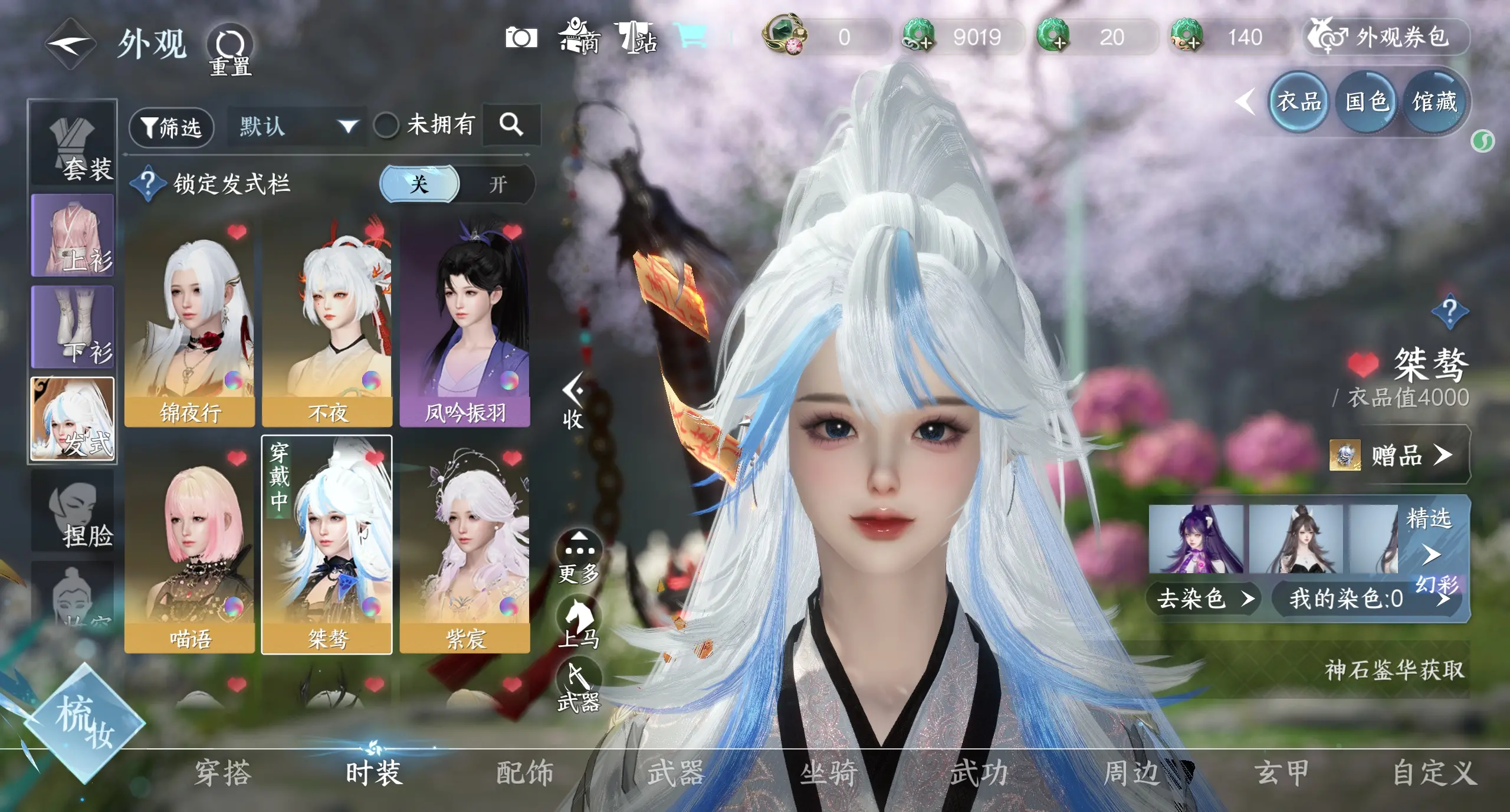1510x812 pixels.
Task: Open the 外观券包 voucher pack
Action: click(x=1386, y=38)
